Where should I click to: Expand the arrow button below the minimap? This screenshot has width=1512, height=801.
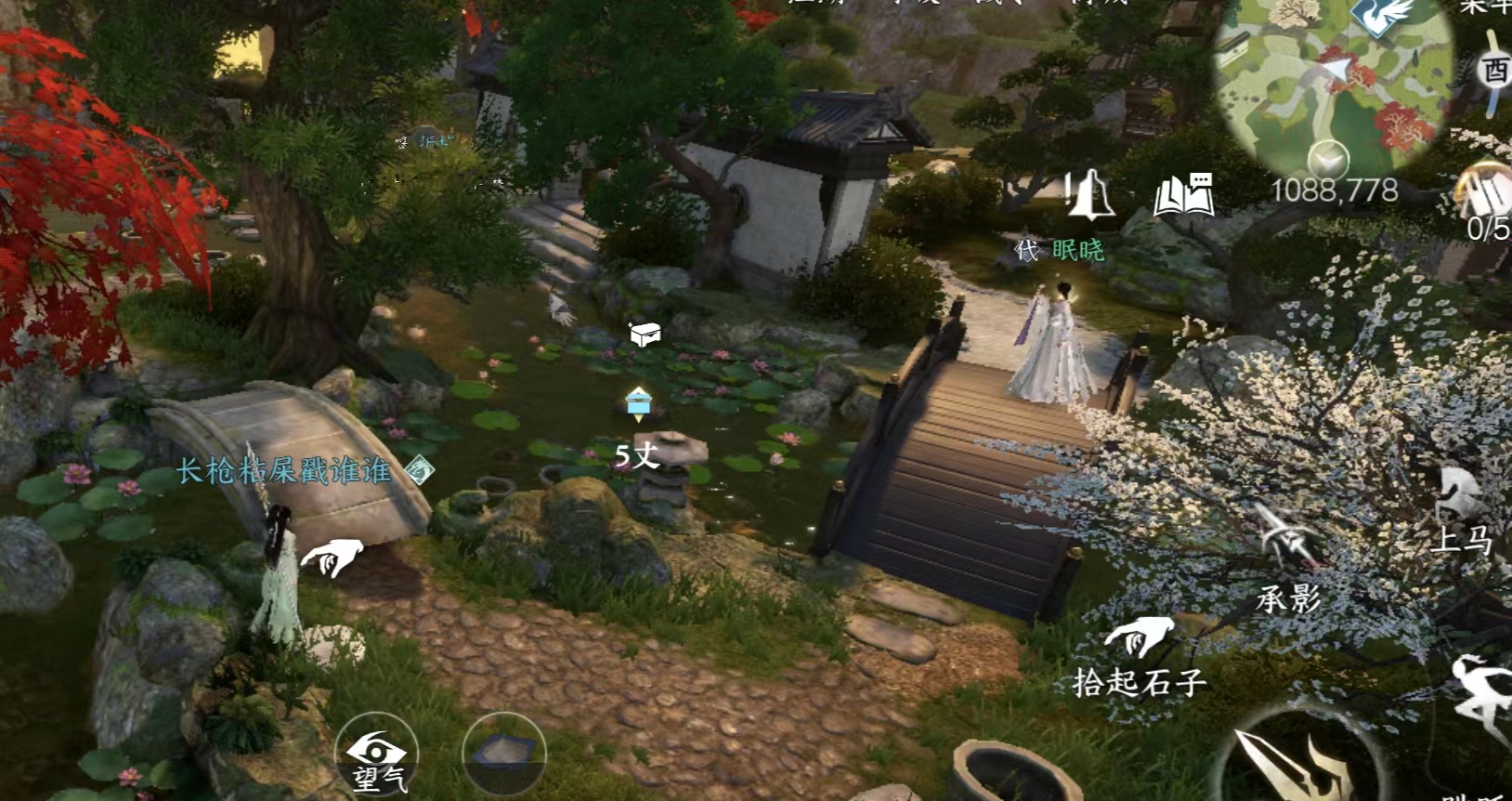(1329, 159)
